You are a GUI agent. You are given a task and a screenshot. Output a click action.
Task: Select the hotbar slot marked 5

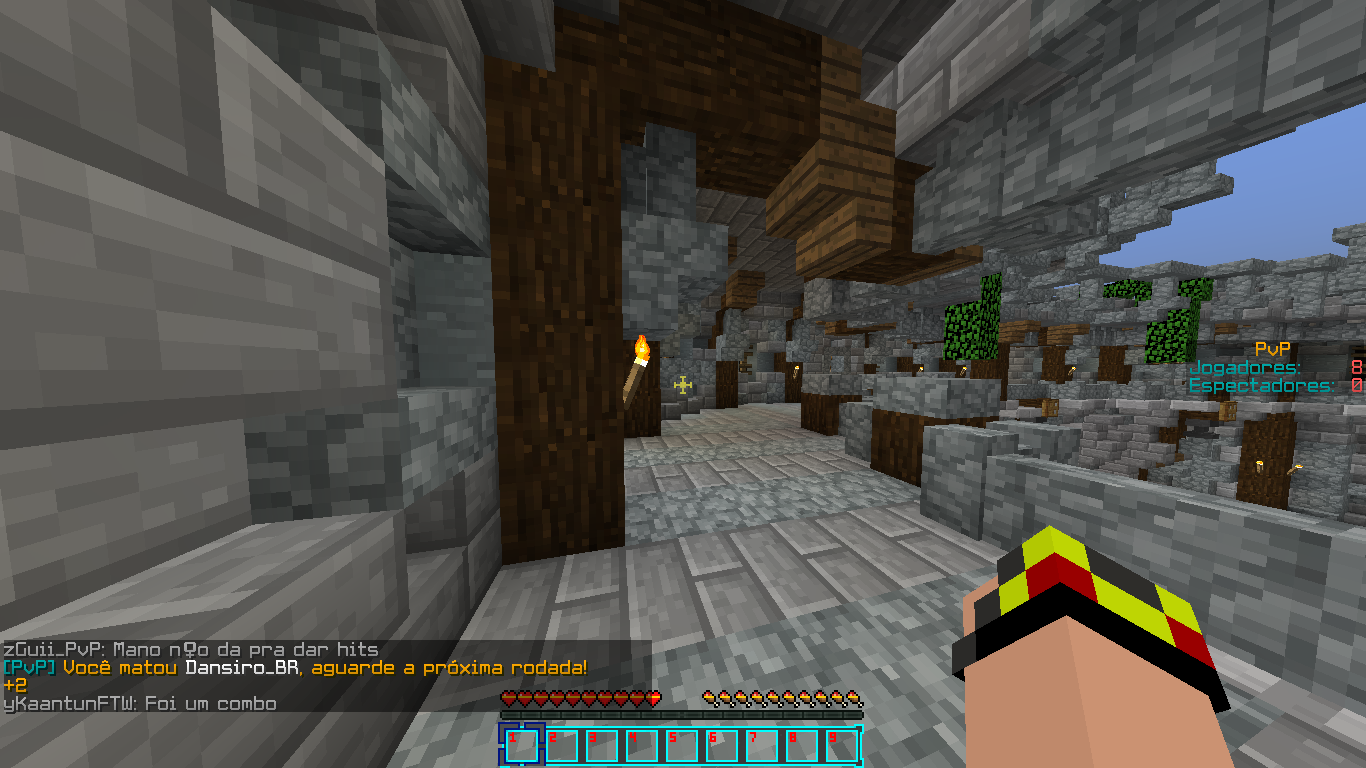click(x=681, y=746)
